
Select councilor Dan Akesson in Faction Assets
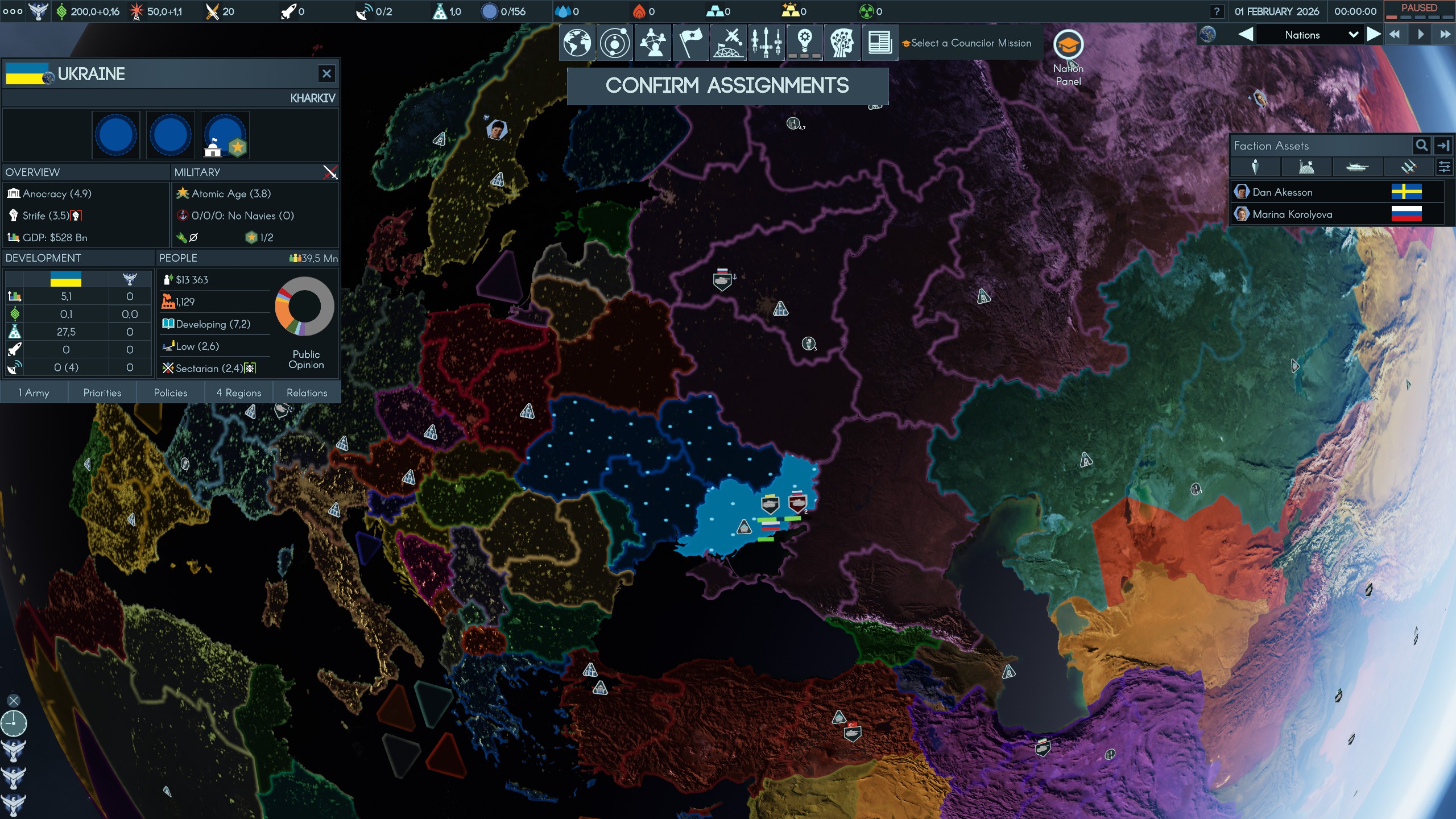pos(1282,192)
